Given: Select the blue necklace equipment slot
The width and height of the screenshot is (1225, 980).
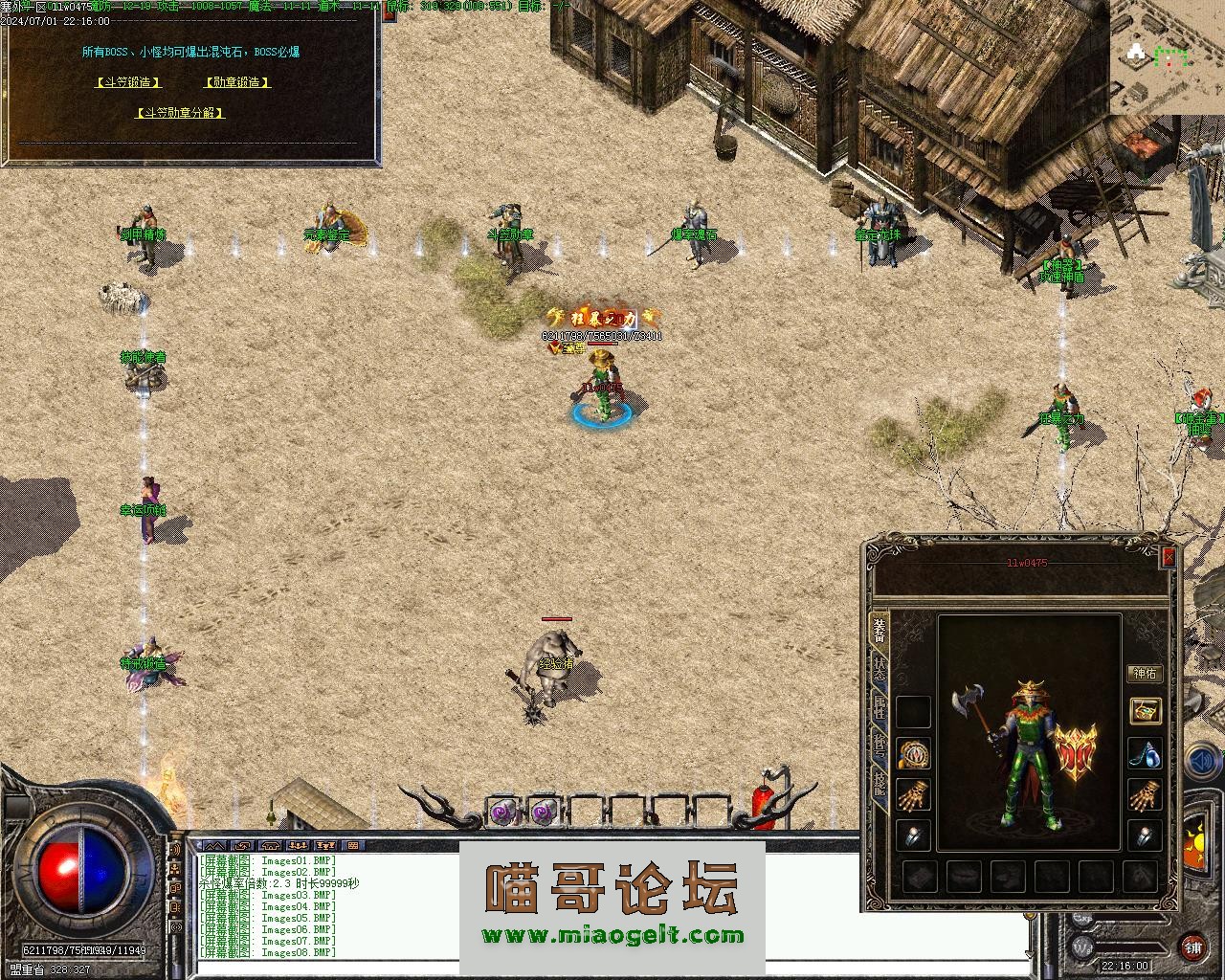Looking at the screenshot, I should pos(1145,754).
